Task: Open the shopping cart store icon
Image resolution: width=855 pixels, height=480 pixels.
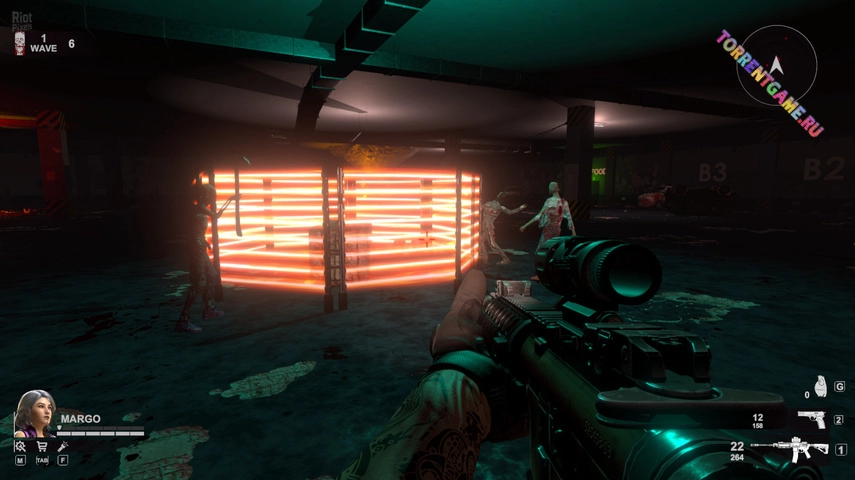Action: coord(42,446)
